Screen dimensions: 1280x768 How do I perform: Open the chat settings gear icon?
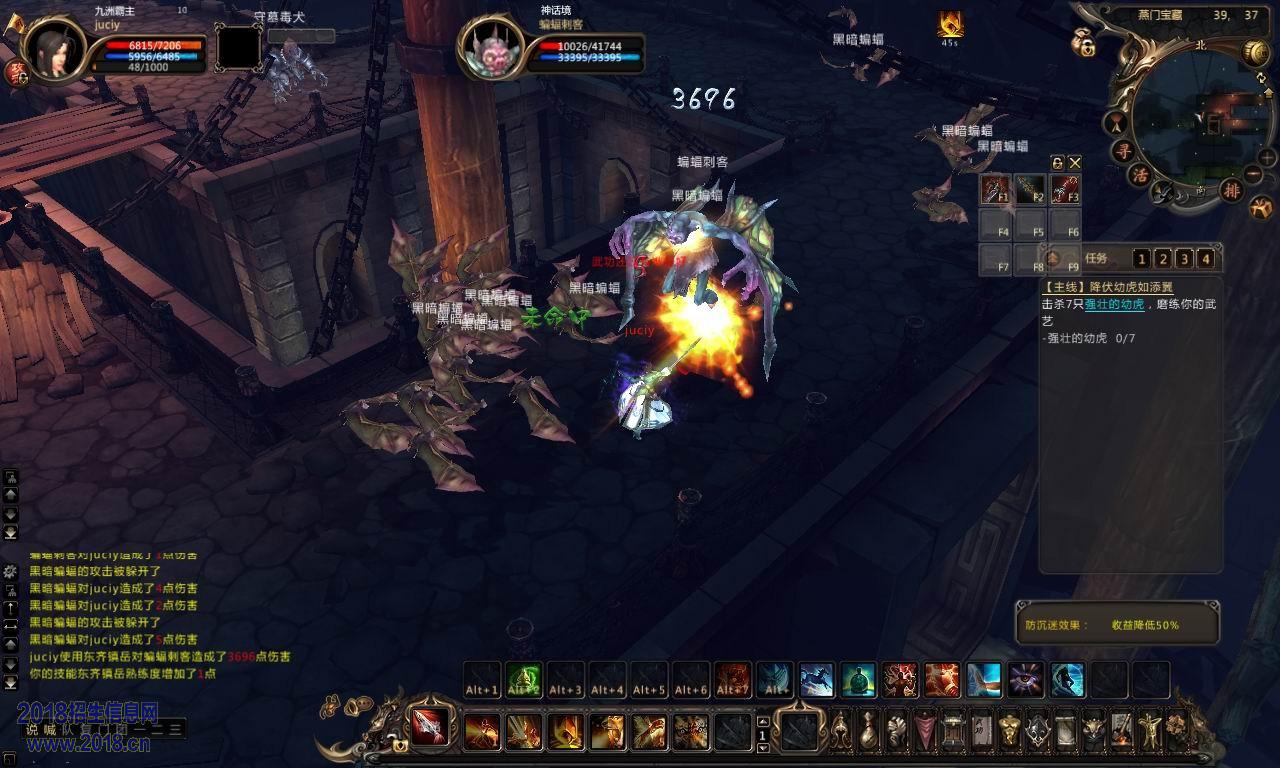(x=10, y=572)
